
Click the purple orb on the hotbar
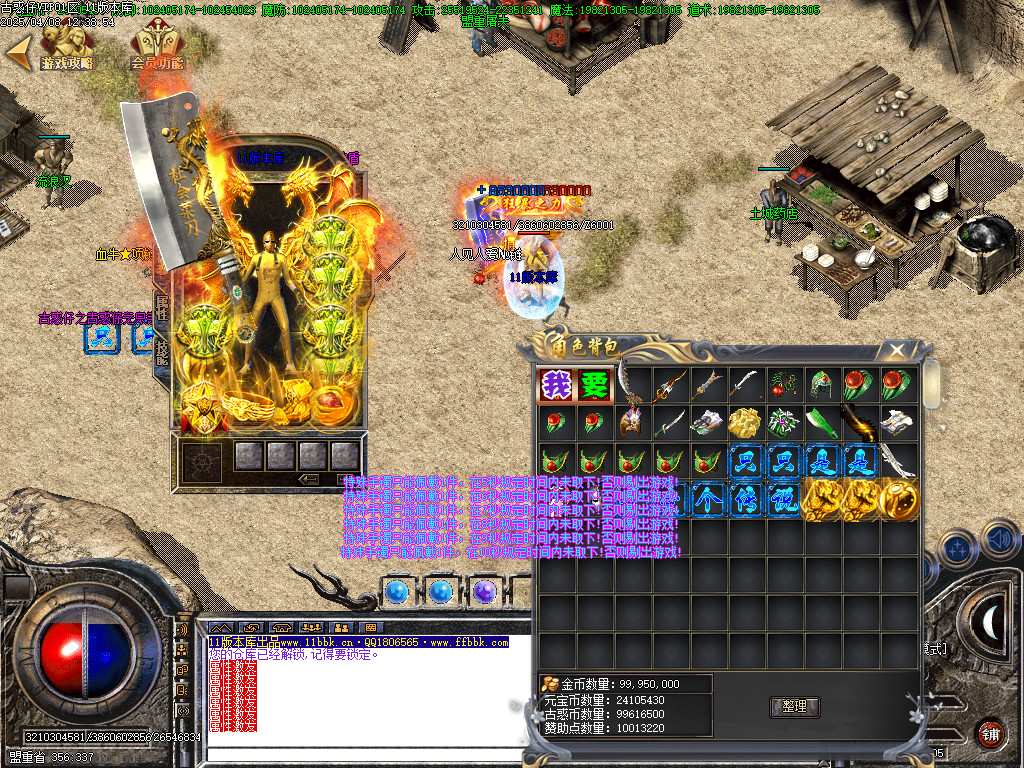pyautogui.click(x=485, y=592)
